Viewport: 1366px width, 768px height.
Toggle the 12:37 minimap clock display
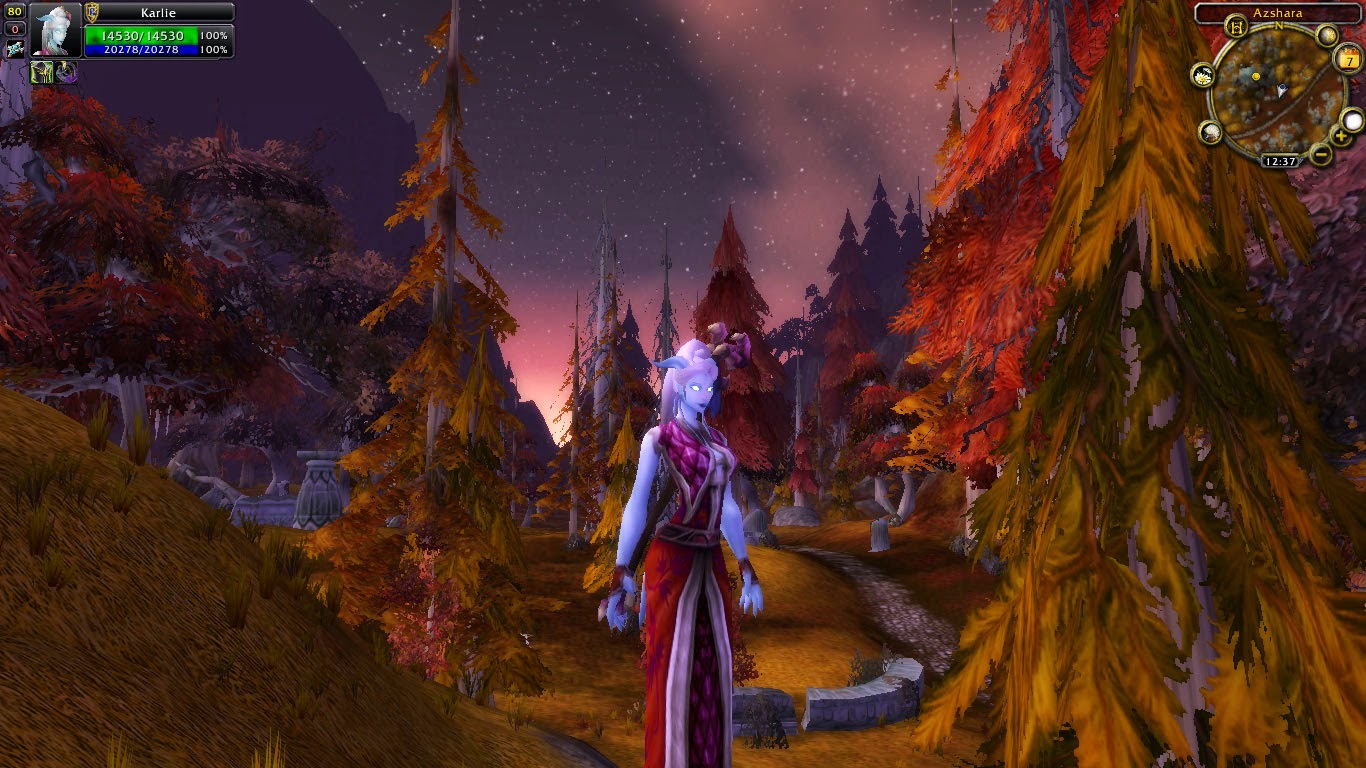(1281, 160)
